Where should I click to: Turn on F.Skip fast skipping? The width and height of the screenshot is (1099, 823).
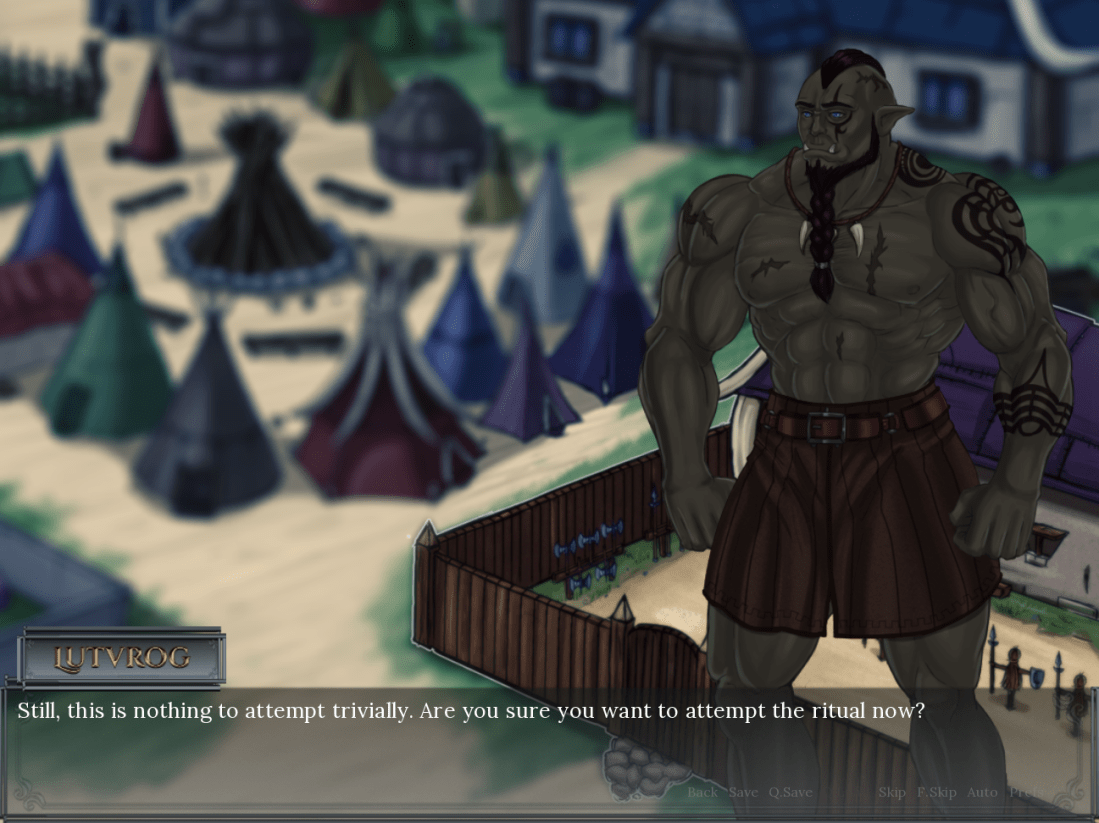tap(937, 792)
